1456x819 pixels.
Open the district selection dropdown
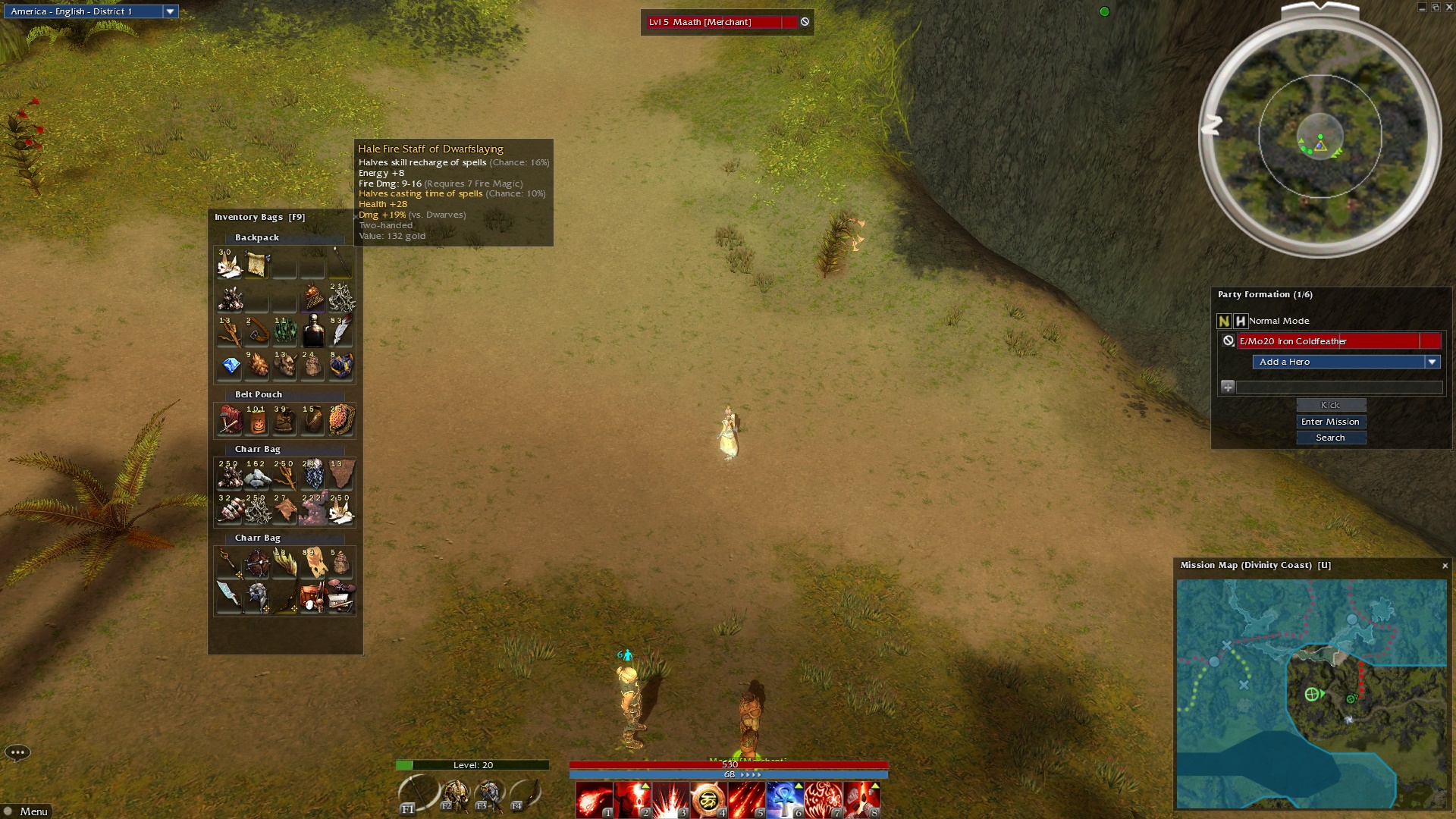coord(171,11)
